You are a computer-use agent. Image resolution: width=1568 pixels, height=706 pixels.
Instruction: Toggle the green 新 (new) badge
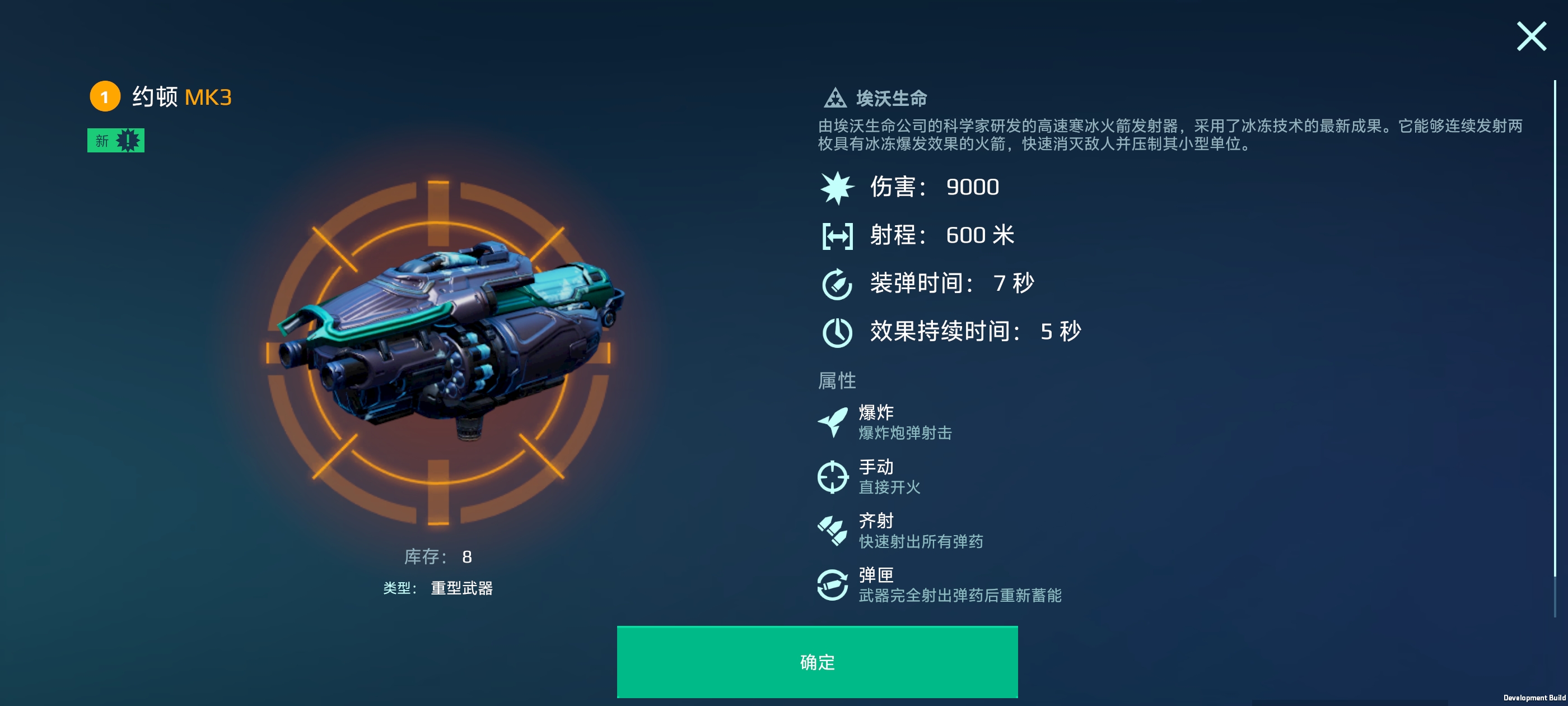(x=117, y=141)
